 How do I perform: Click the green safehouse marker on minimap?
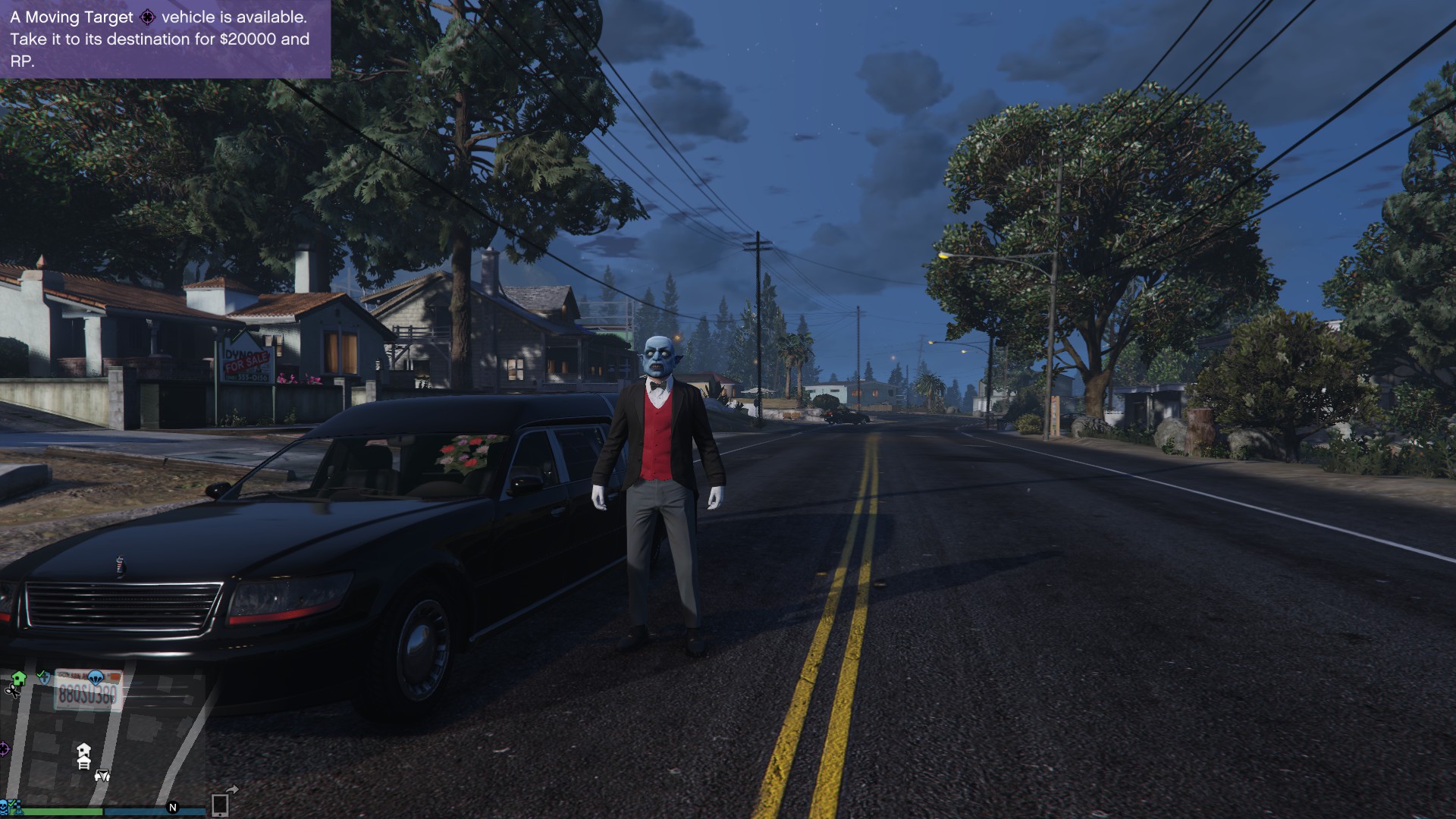19,678
